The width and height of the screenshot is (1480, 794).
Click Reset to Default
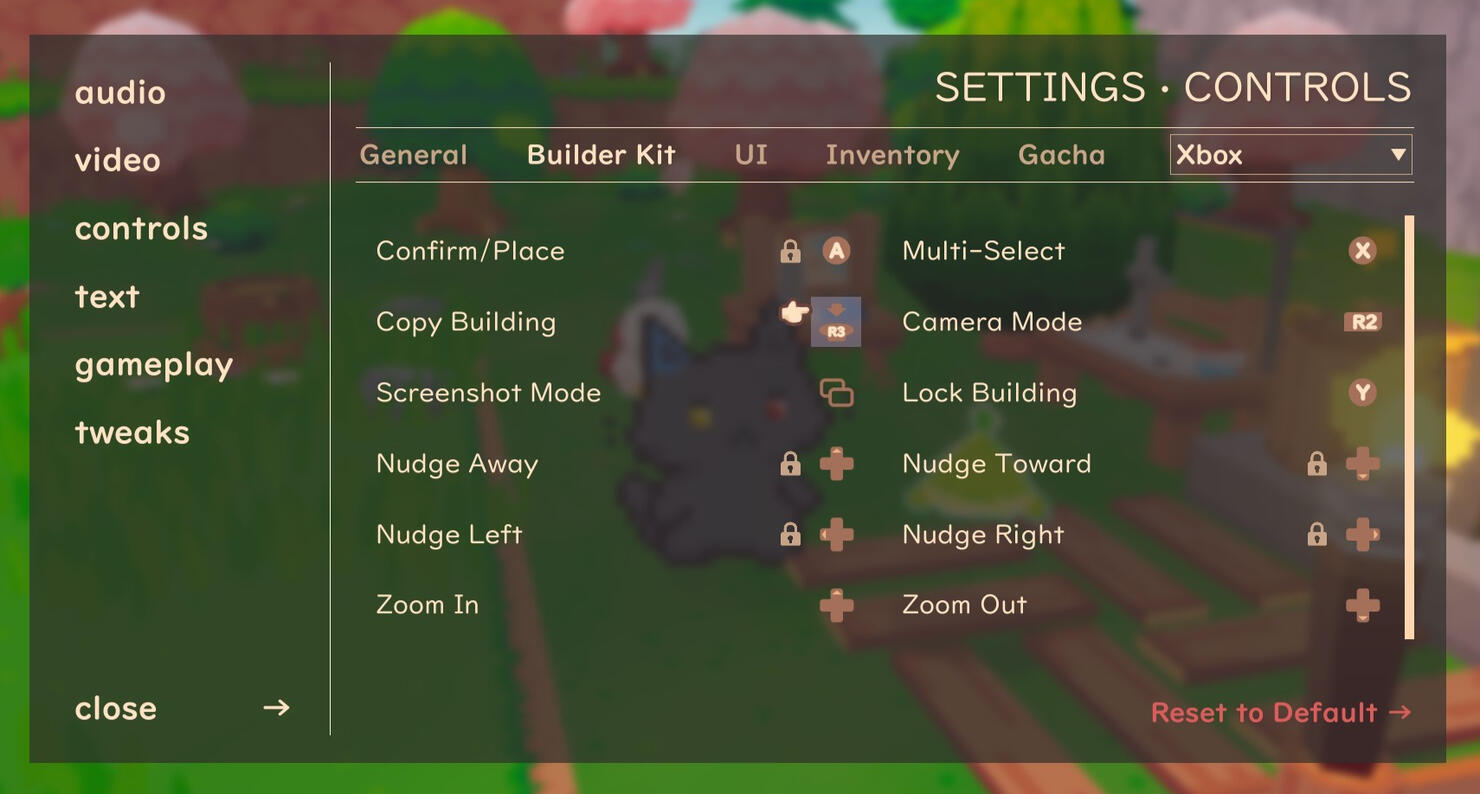point(1280,712)
